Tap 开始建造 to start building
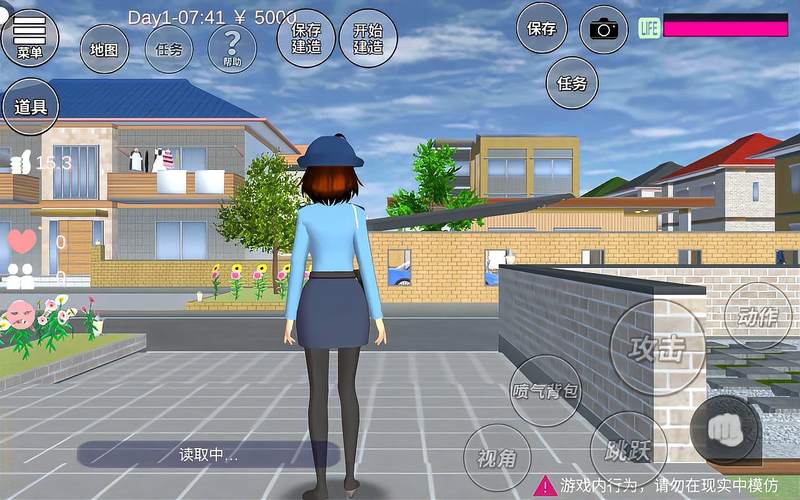The height and width of the screenshot is (500, 800). tap(368, 38)
